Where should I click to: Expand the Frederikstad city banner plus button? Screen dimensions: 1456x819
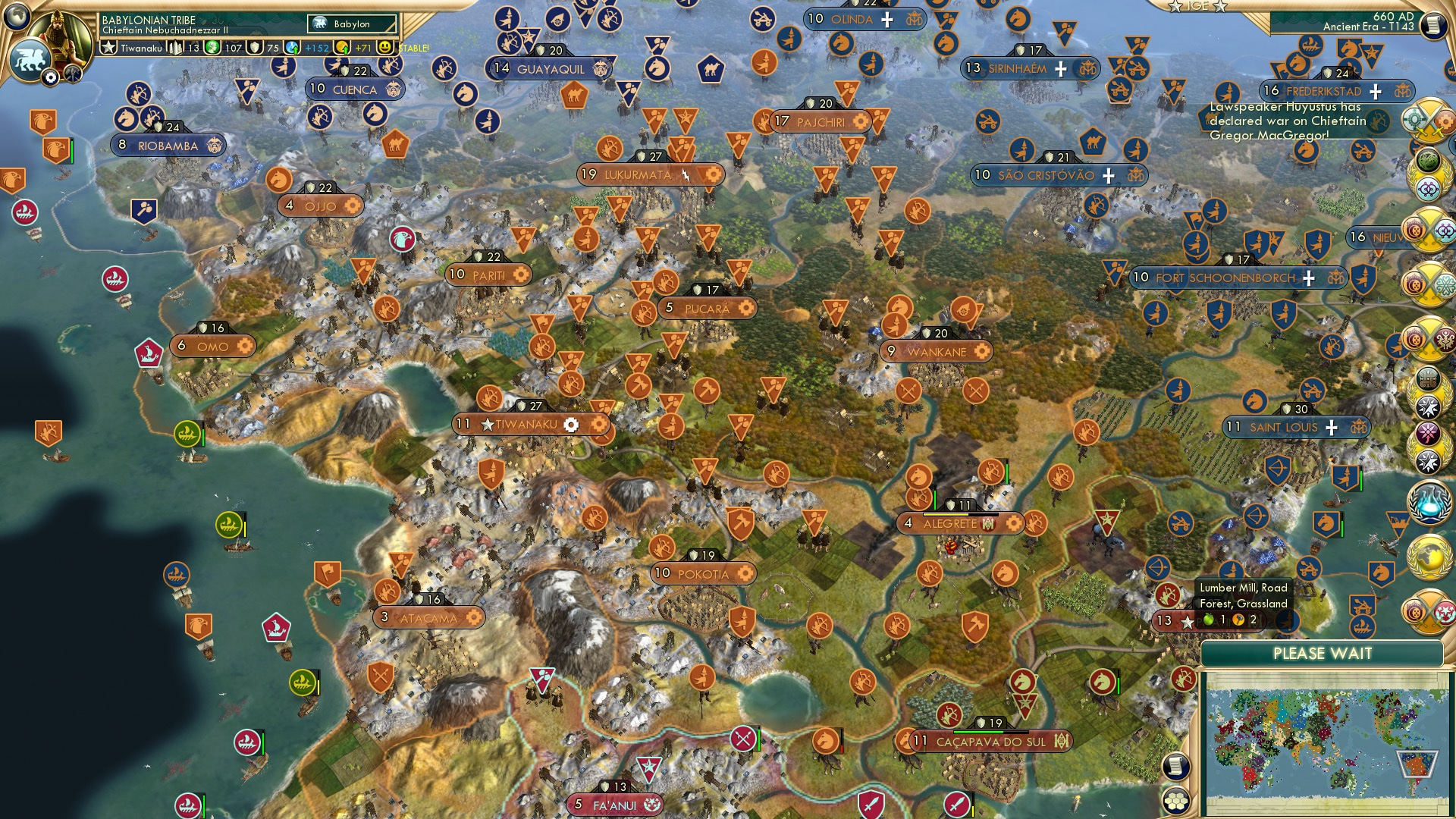tap(1374, 90)
